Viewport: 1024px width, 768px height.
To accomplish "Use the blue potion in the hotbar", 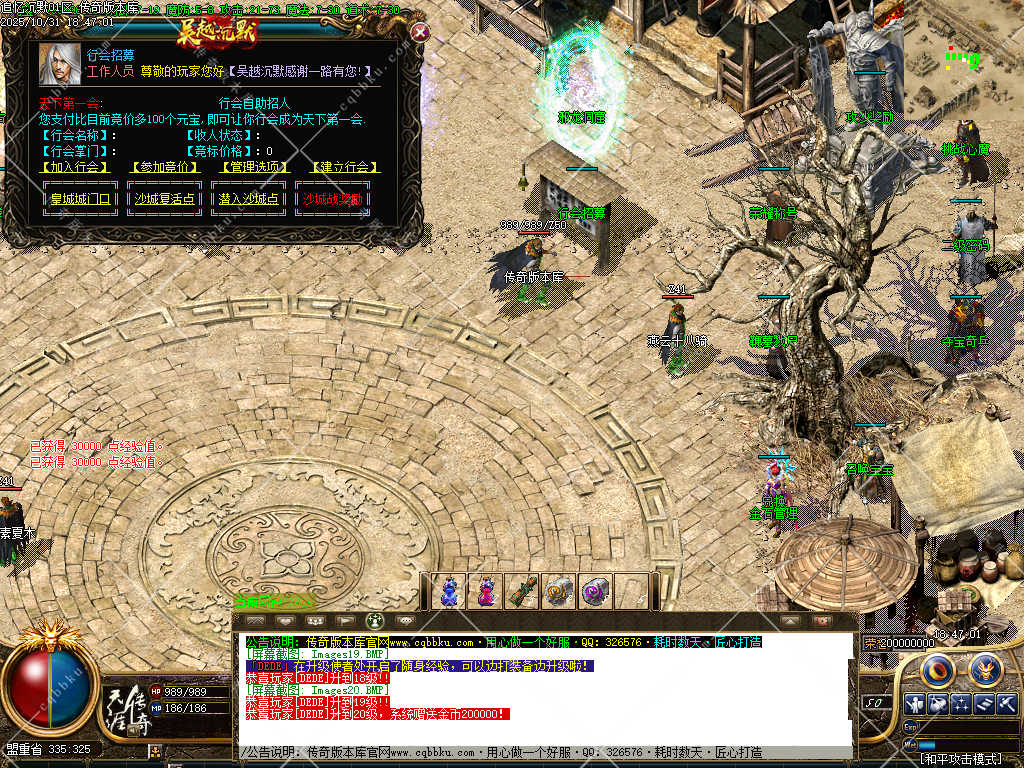I will pos(450,591).
